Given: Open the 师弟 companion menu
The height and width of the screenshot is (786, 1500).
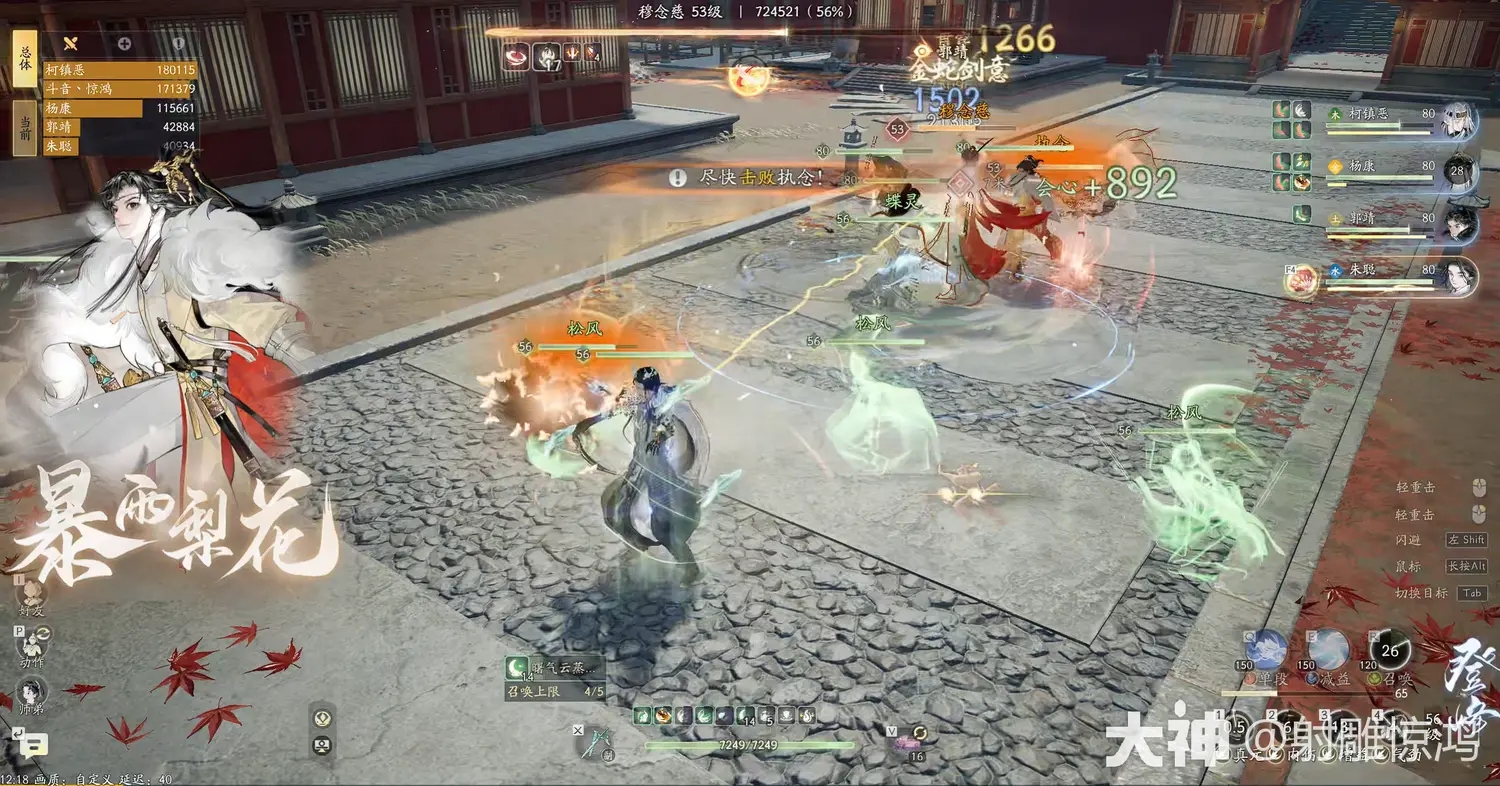Looking at the screenshot, I should coord(32,693).
